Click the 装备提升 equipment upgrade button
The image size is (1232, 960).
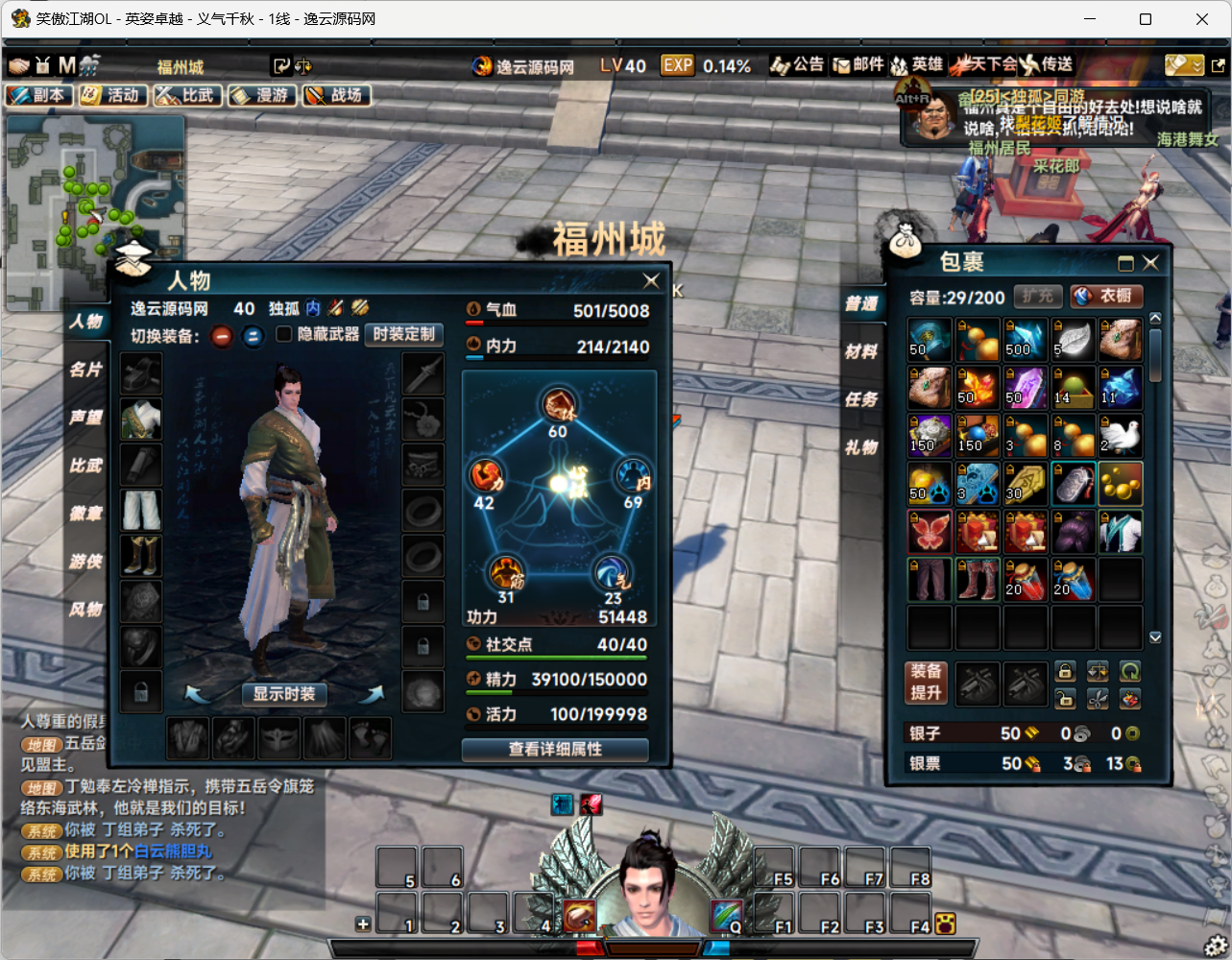point(927,682)
